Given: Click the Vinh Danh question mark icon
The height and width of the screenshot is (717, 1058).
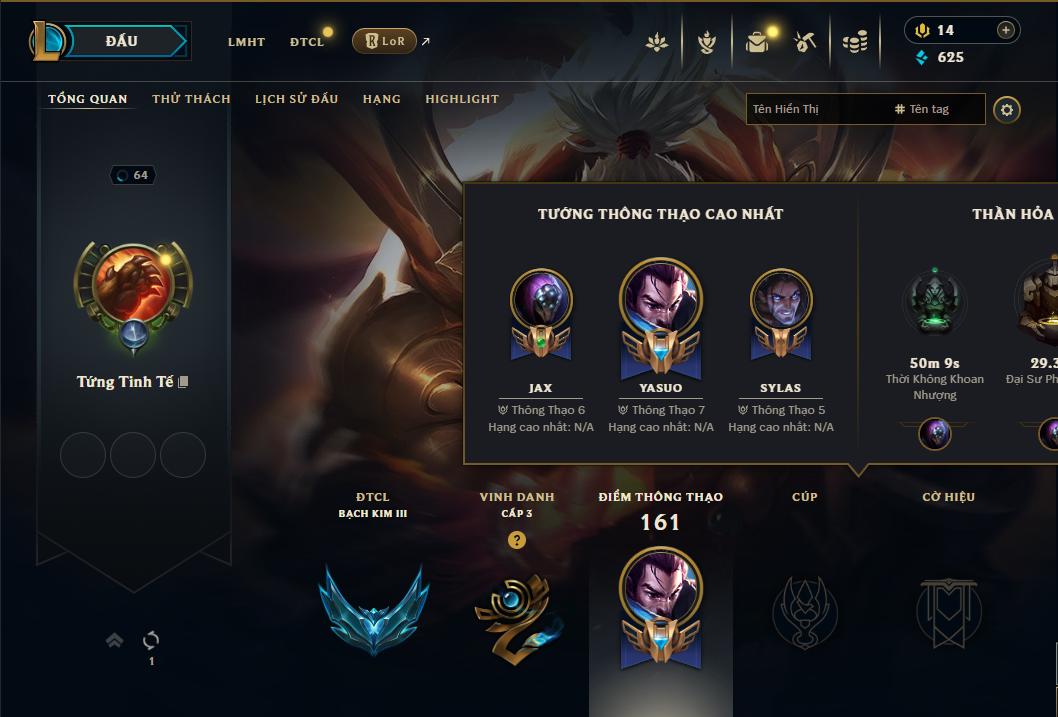Looking at the screenshot, I should (x=517, y=540).
